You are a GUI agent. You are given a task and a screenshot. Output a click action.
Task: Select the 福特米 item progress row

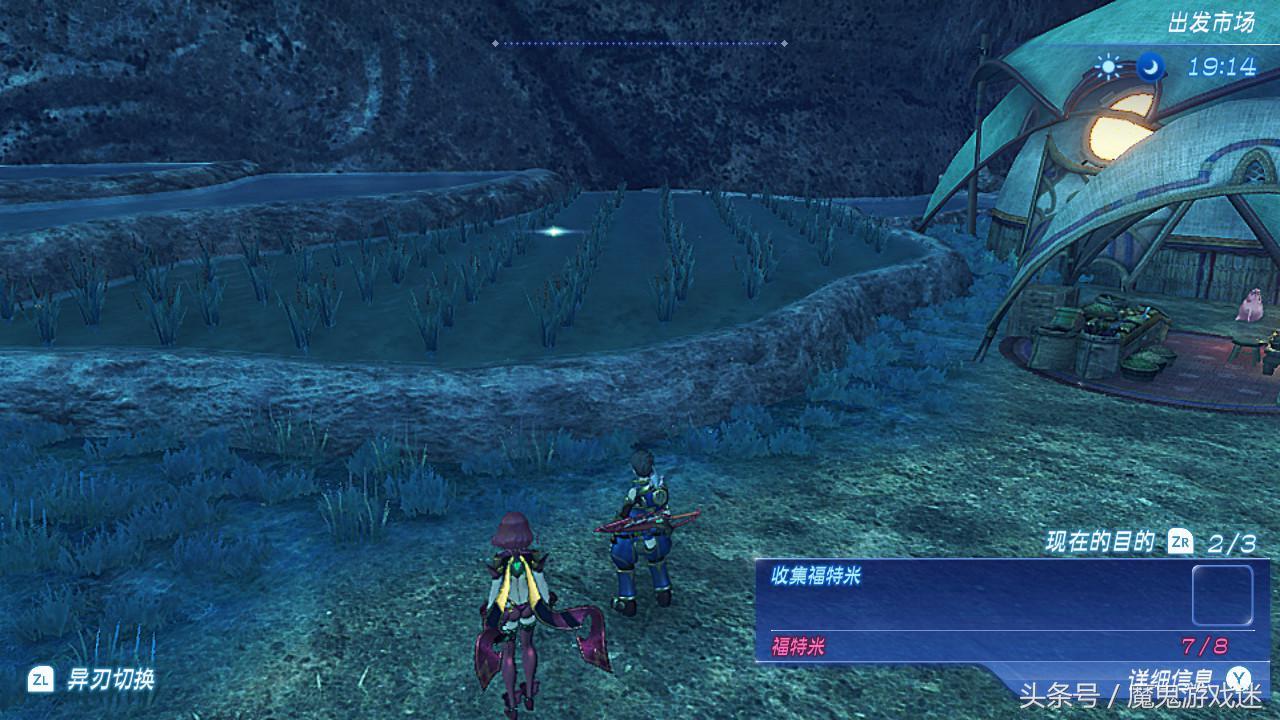pos(1000,646)
